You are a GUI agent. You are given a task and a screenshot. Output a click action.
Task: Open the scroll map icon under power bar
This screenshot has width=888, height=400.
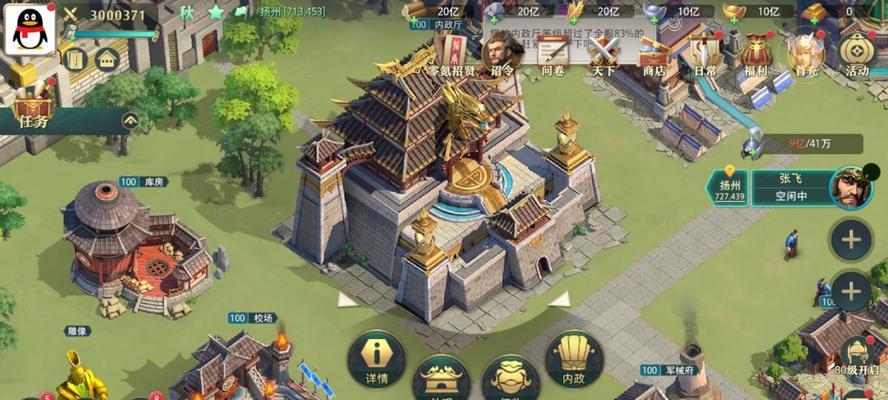click(74, 58)
